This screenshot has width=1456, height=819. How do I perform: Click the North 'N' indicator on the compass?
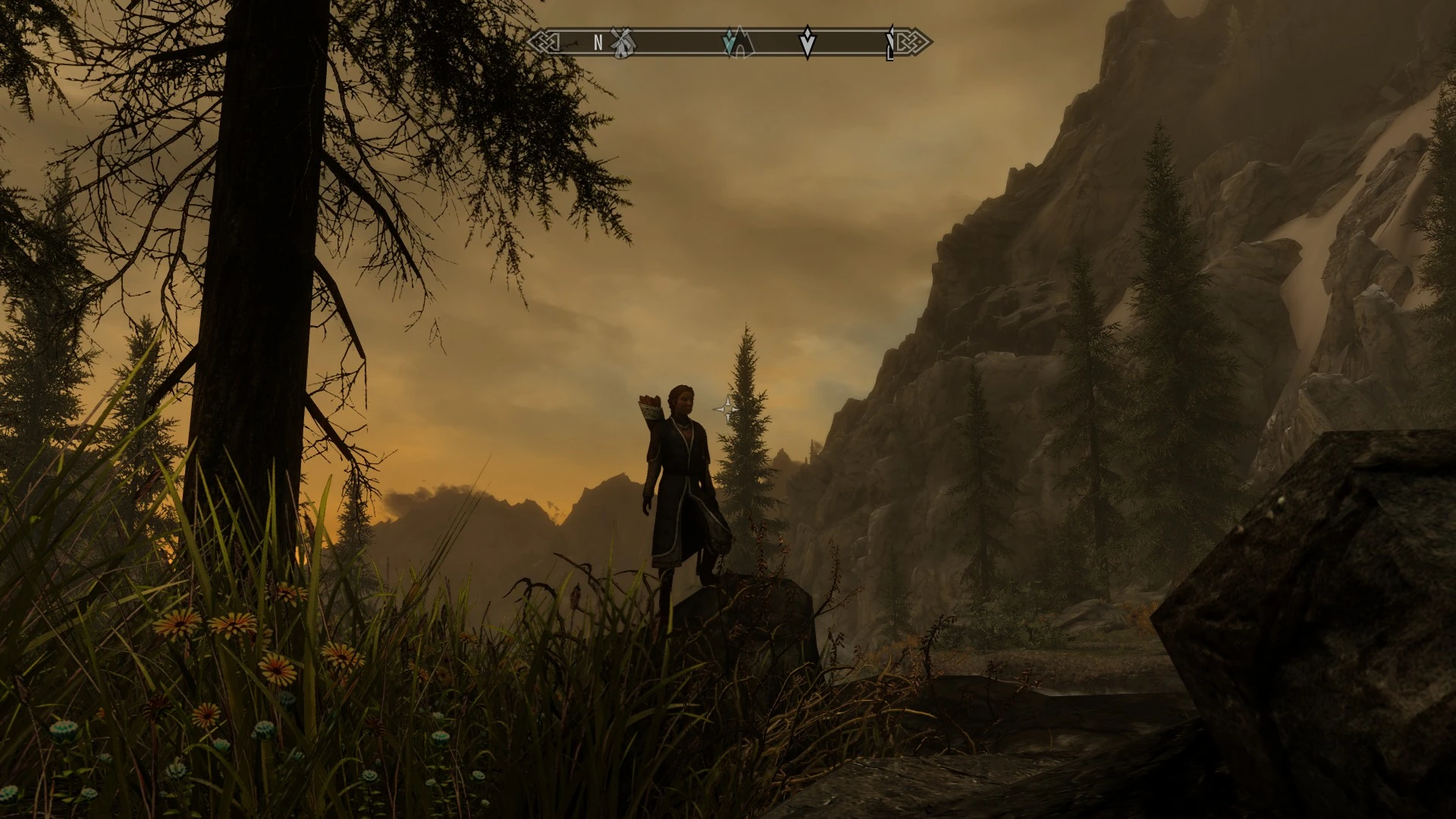pyautogui.click(x=598, y=43)
